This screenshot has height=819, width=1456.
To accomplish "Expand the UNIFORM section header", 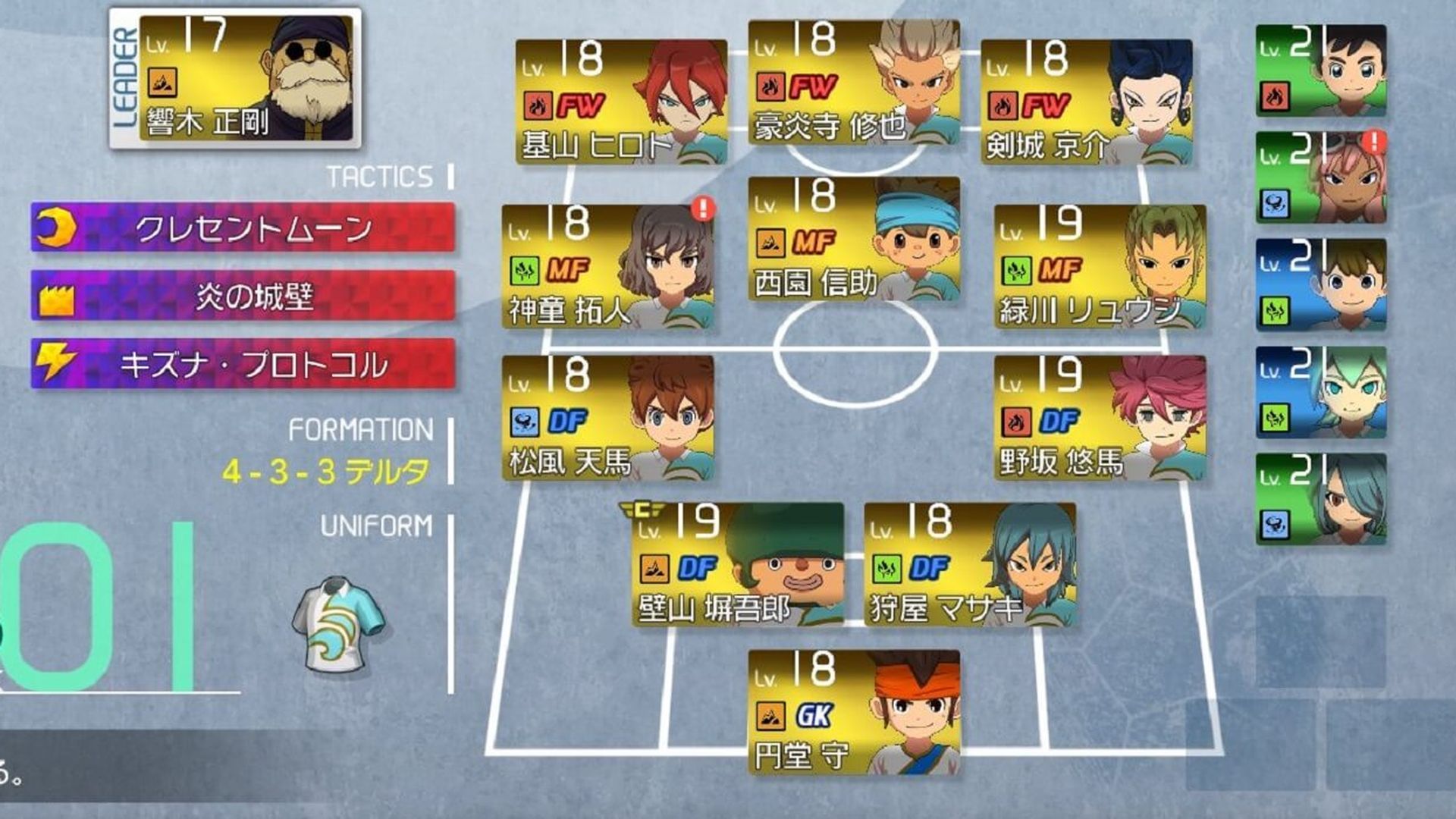I will pyautogui.click(x=376, y=523).
